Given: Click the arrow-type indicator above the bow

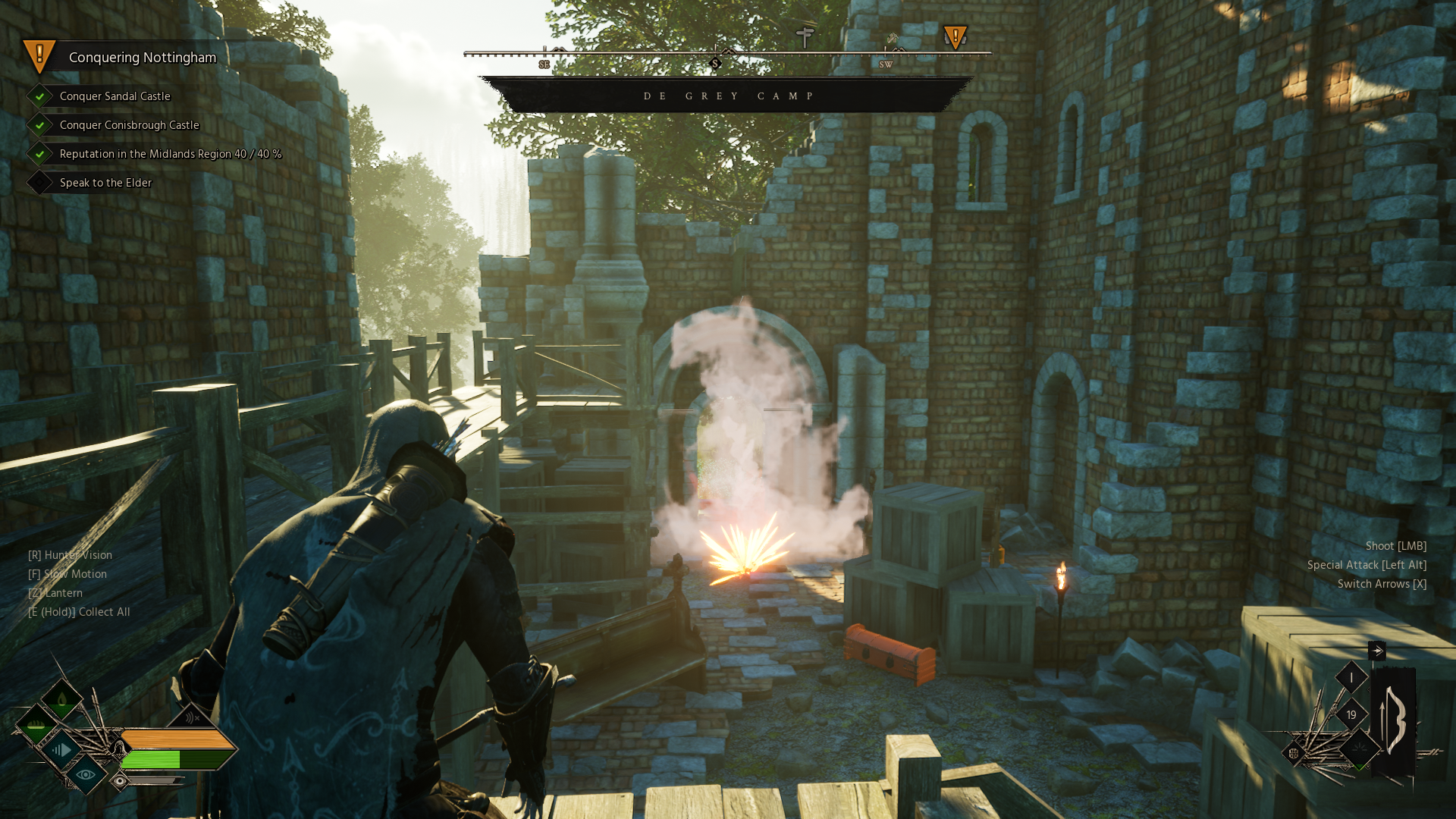Looking at the screenshot, I should pos(1376,651).
